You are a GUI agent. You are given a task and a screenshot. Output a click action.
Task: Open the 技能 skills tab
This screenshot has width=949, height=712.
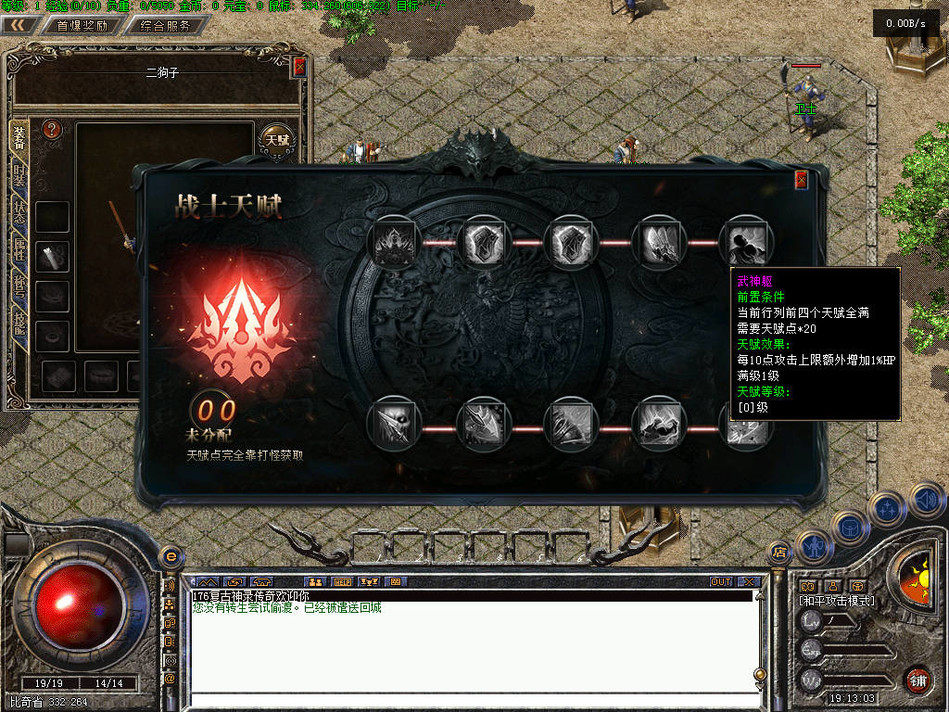(19, 322)
